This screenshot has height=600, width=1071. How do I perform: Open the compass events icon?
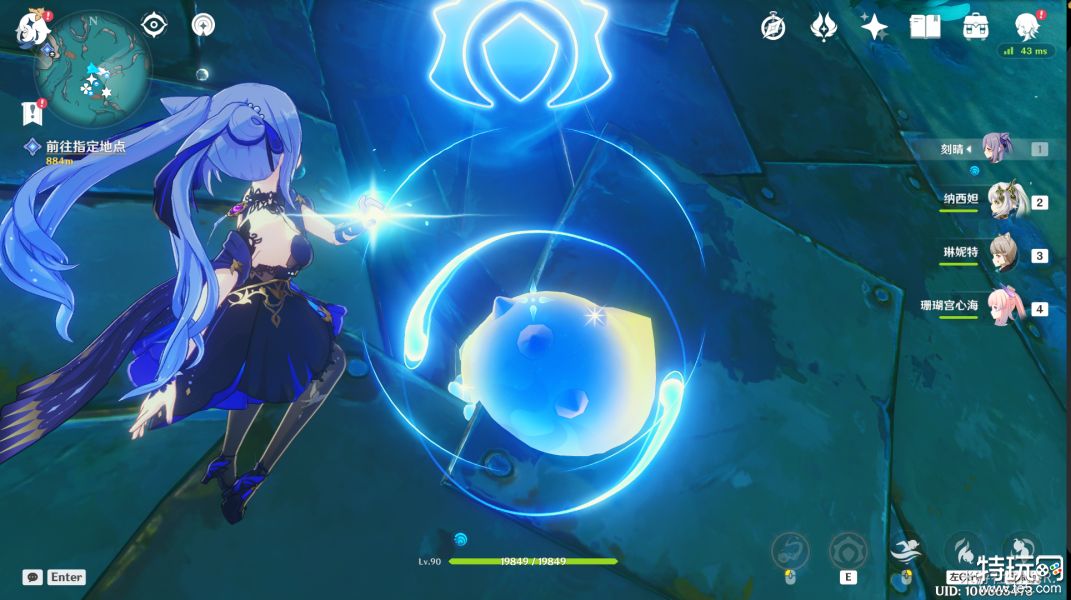pyautogui.click(x=772, y=27)
